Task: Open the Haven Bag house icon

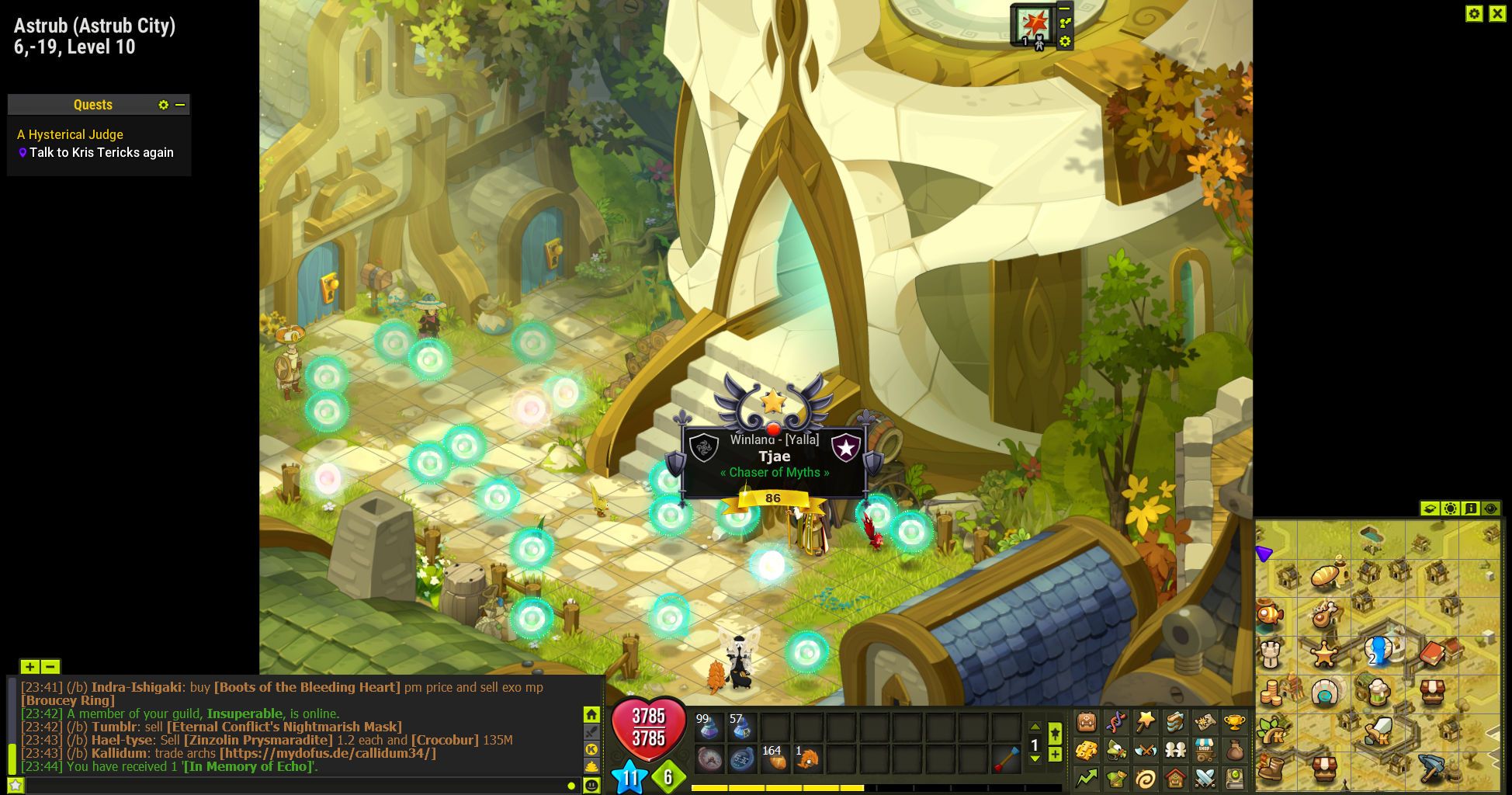Action: pos(1175,778)
